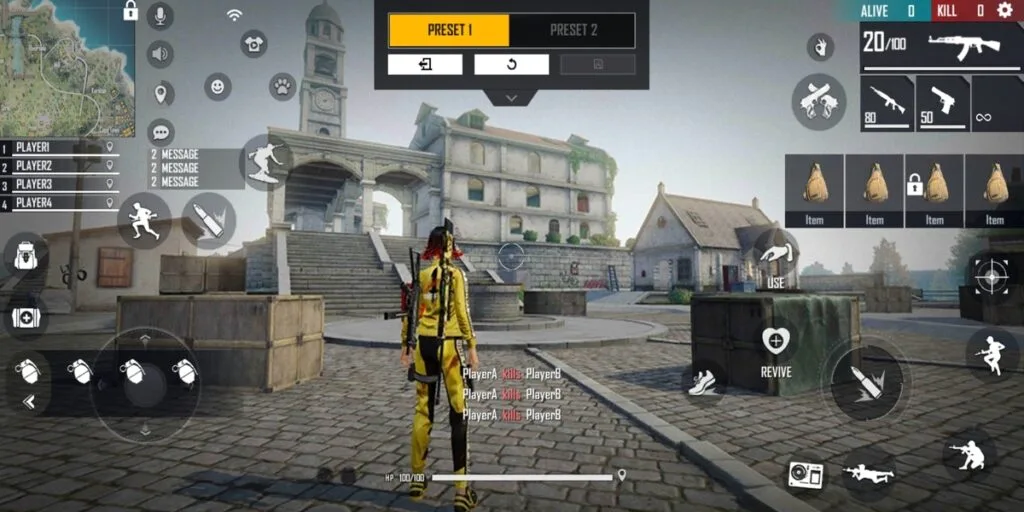The height and width of the screenshot is (512, 1024).
Task: Select the Preset 2 layout tab
Action: [573, 30]
